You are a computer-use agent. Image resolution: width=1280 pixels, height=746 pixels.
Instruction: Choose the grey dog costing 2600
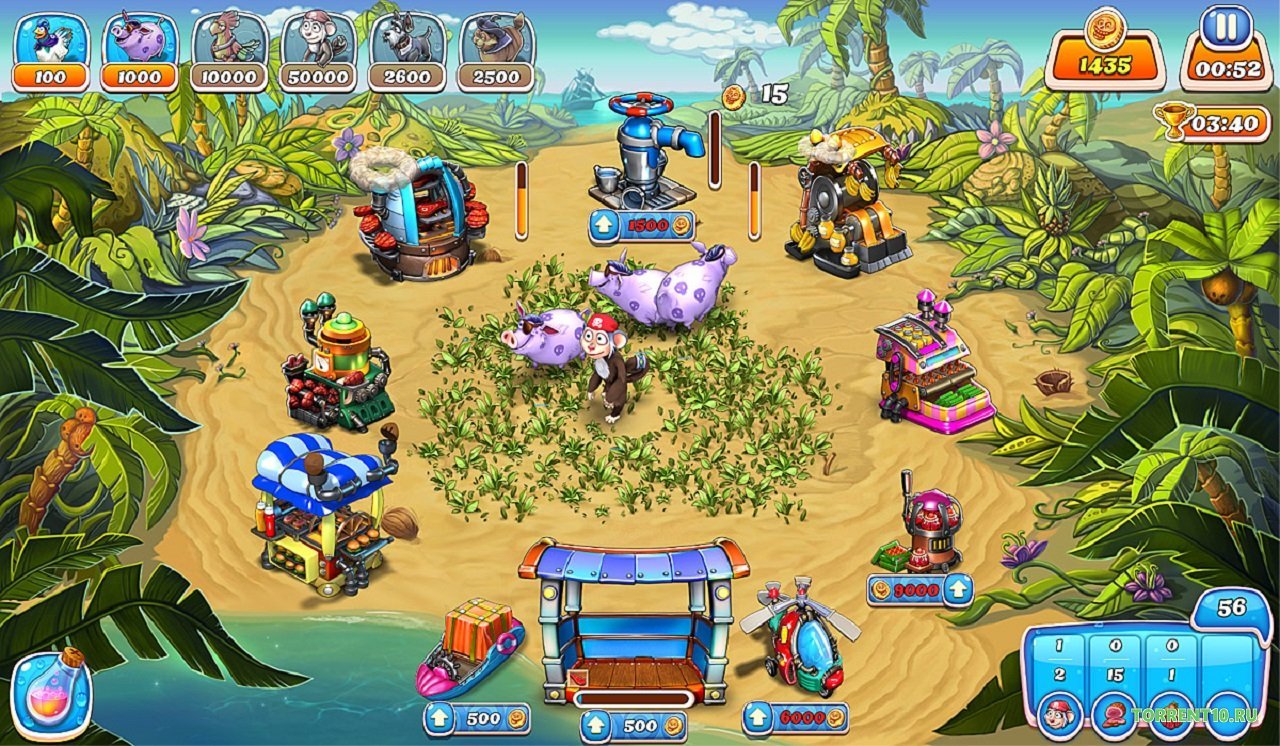coord(407,51)
